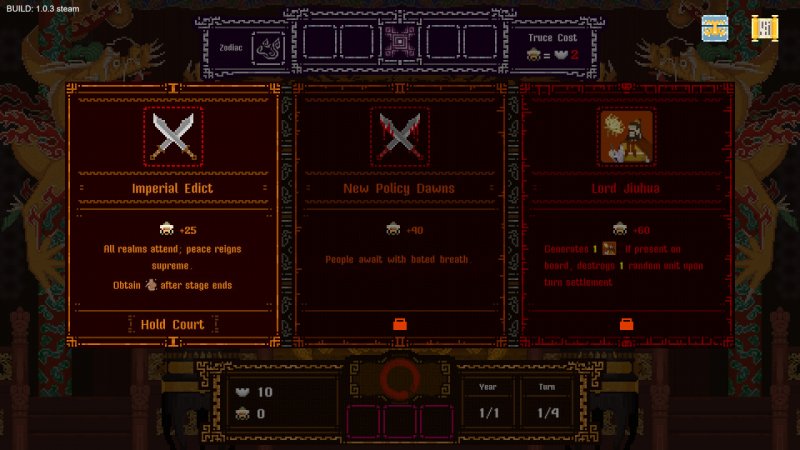The height and width of the screenshot is (450, 800).
Task: Choose the locked New Policy Dawns card
Action: click(399, 200)
